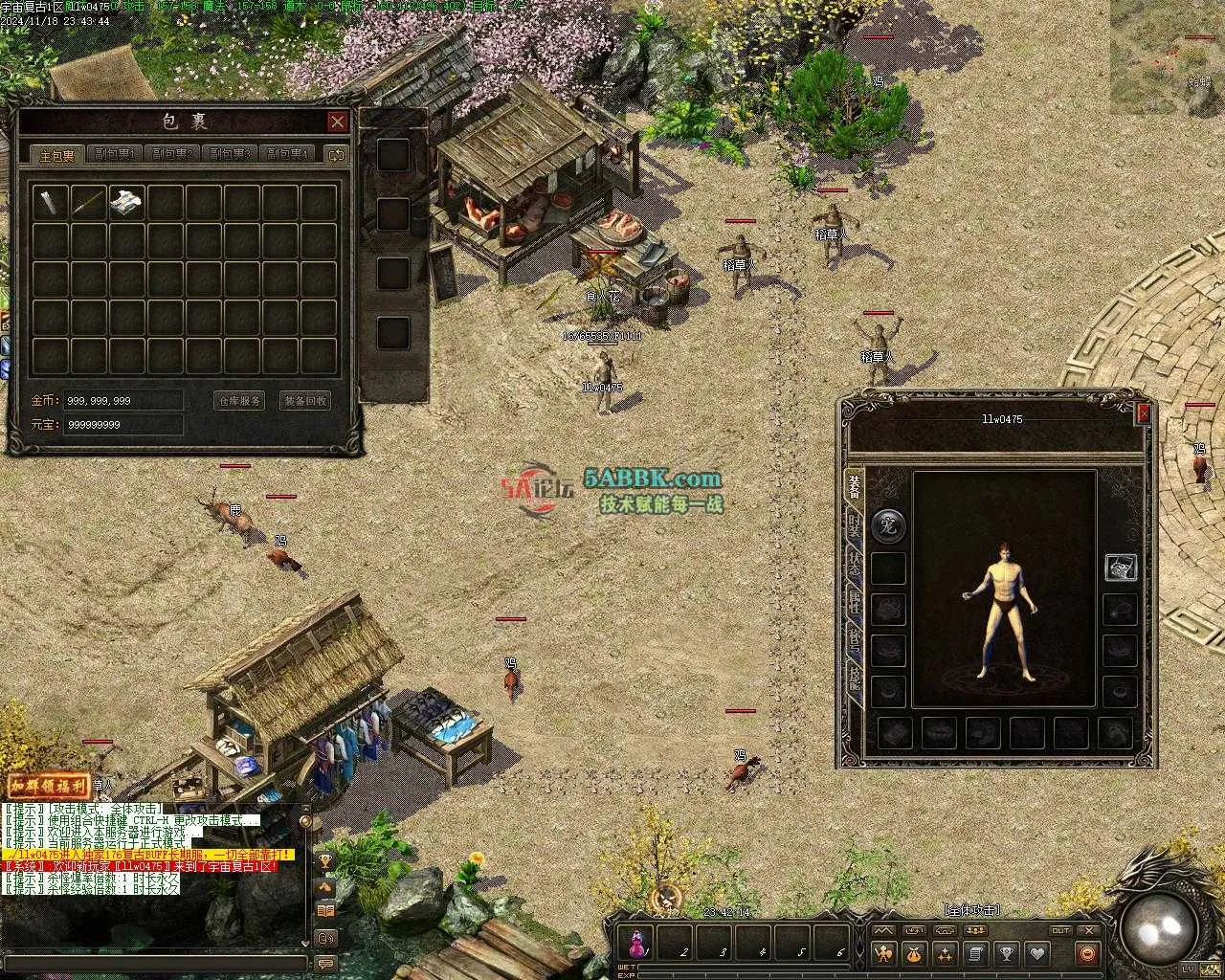Image resolution: width=1225 pixels, height=980 pixels.
Task: Click the bag sort arrows button
Action: (x=335, y=154)
